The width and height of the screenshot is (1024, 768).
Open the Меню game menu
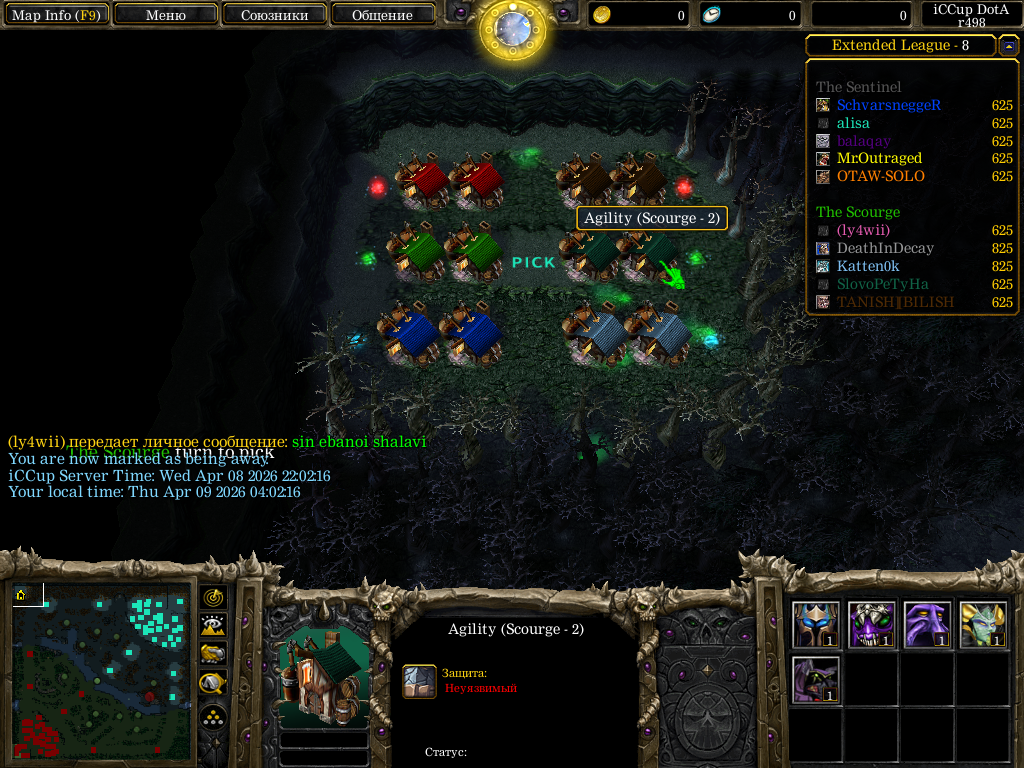click(165, 15)
